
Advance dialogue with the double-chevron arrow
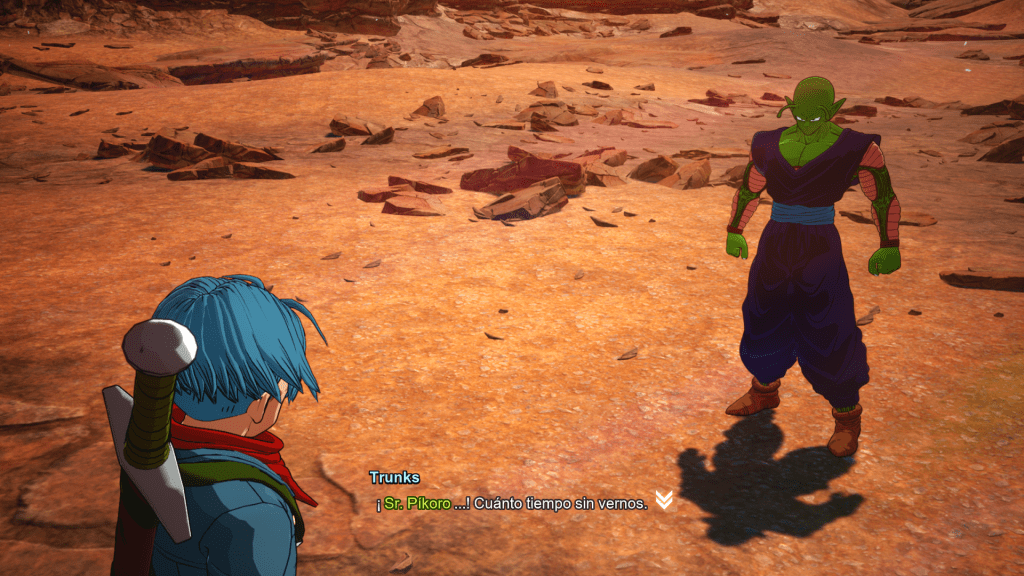(x=663, y=500)
